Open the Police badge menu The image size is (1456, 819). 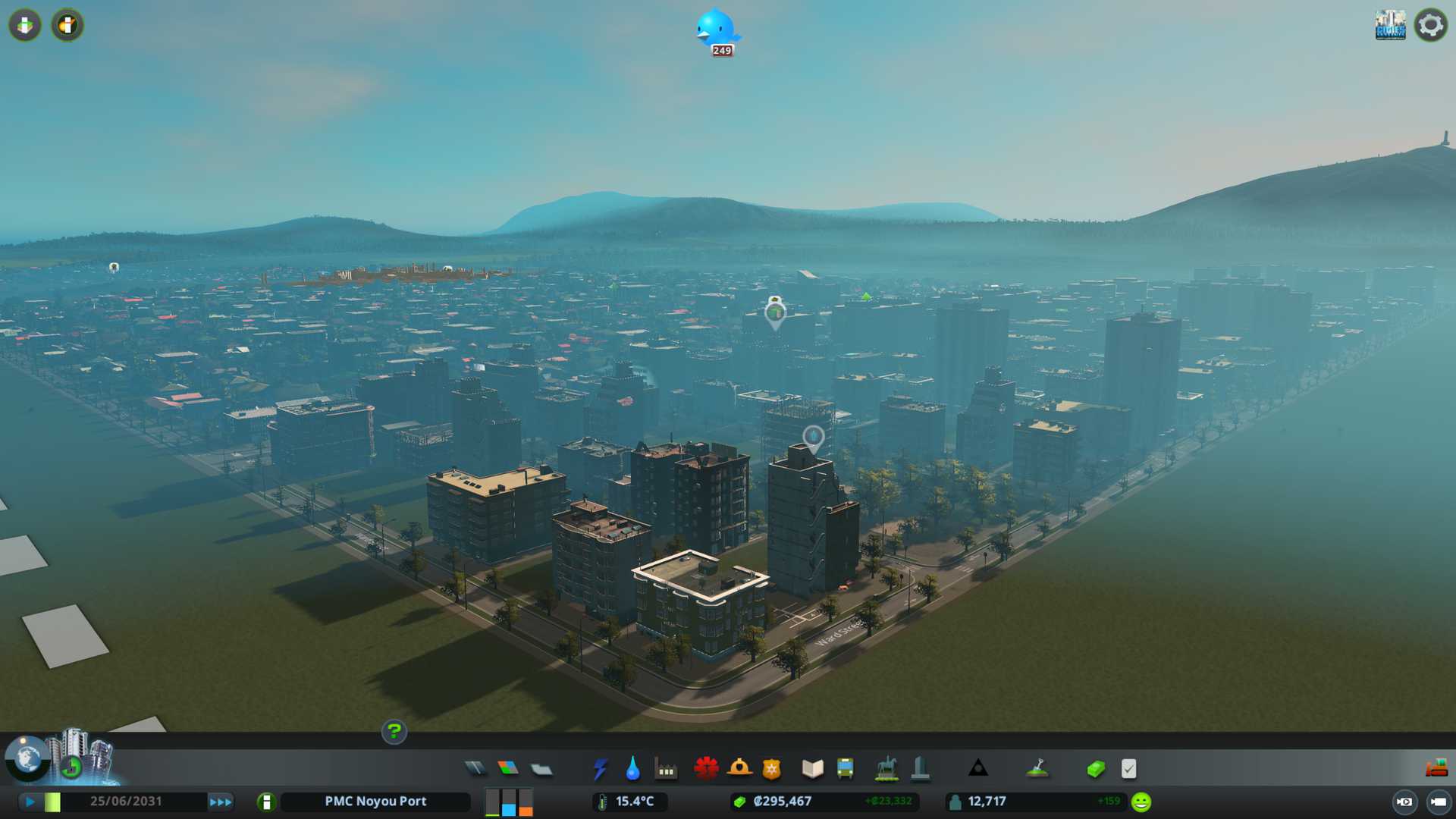point(772,769)
